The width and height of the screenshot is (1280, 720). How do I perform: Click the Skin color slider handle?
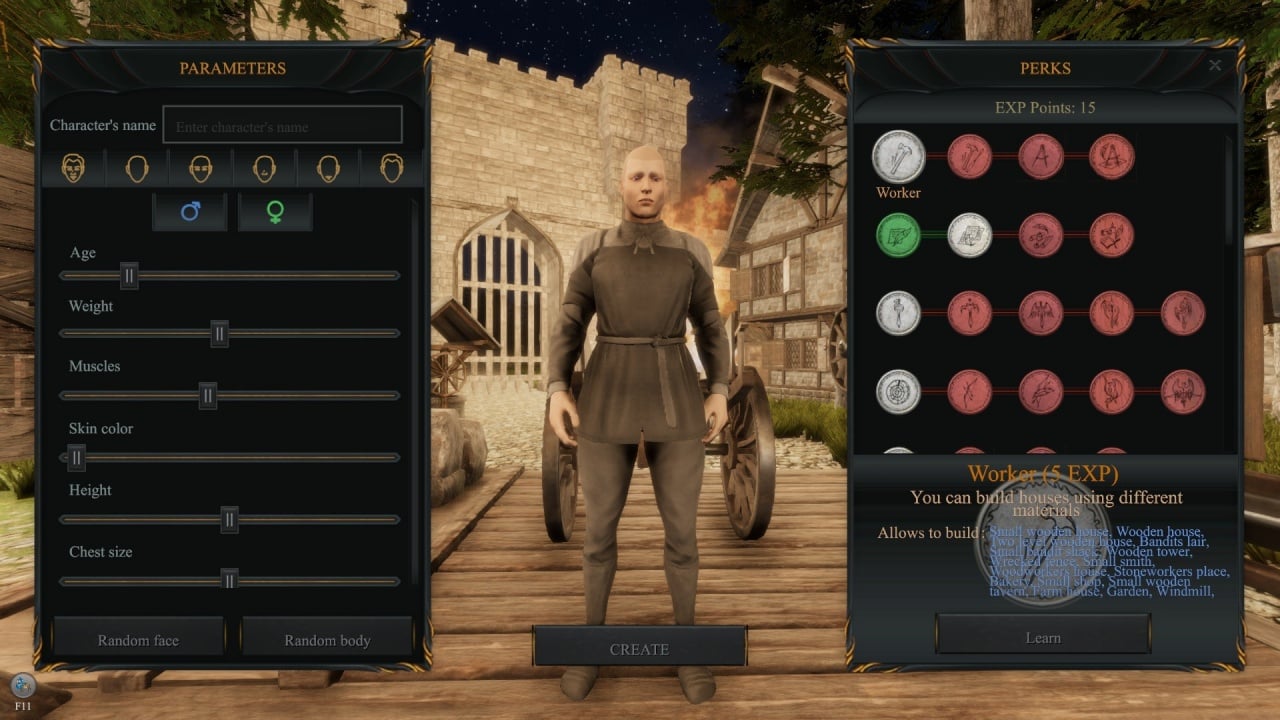(76, 457)
